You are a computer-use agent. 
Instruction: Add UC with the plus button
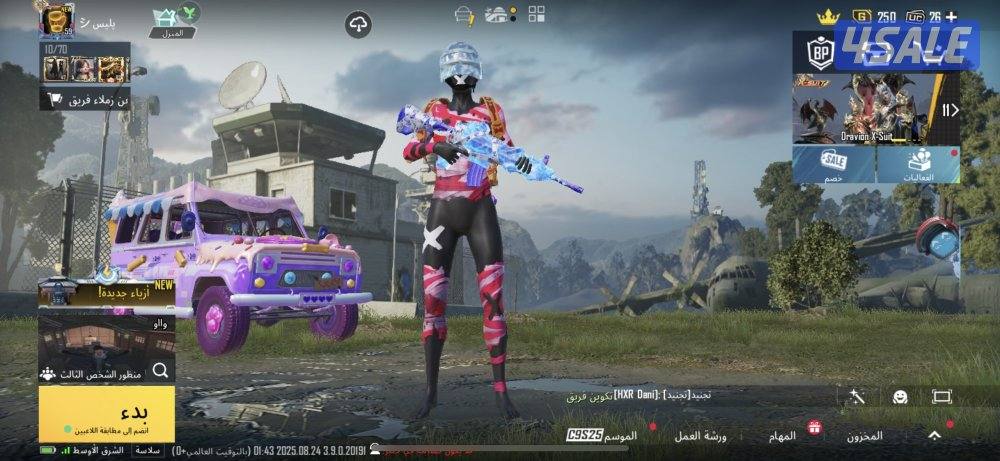pos(950,17)
